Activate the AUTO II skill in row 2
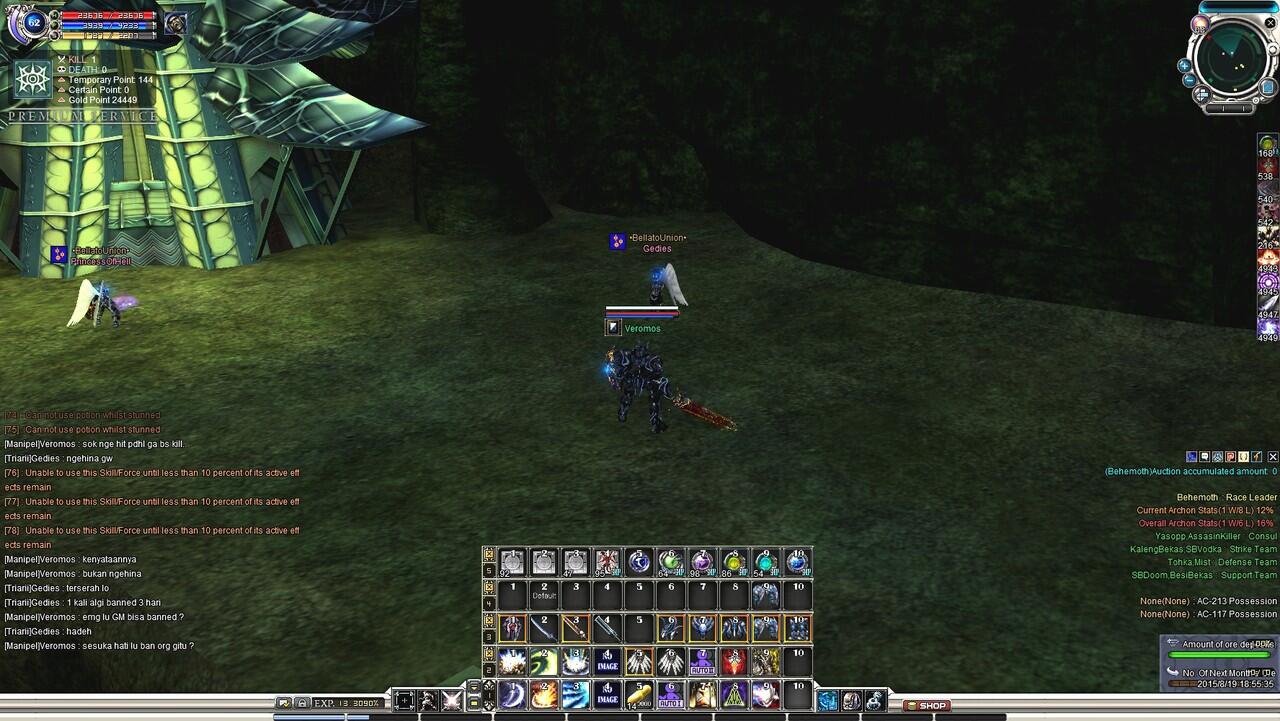The image size is (1280, 721). tap(703, 660)
